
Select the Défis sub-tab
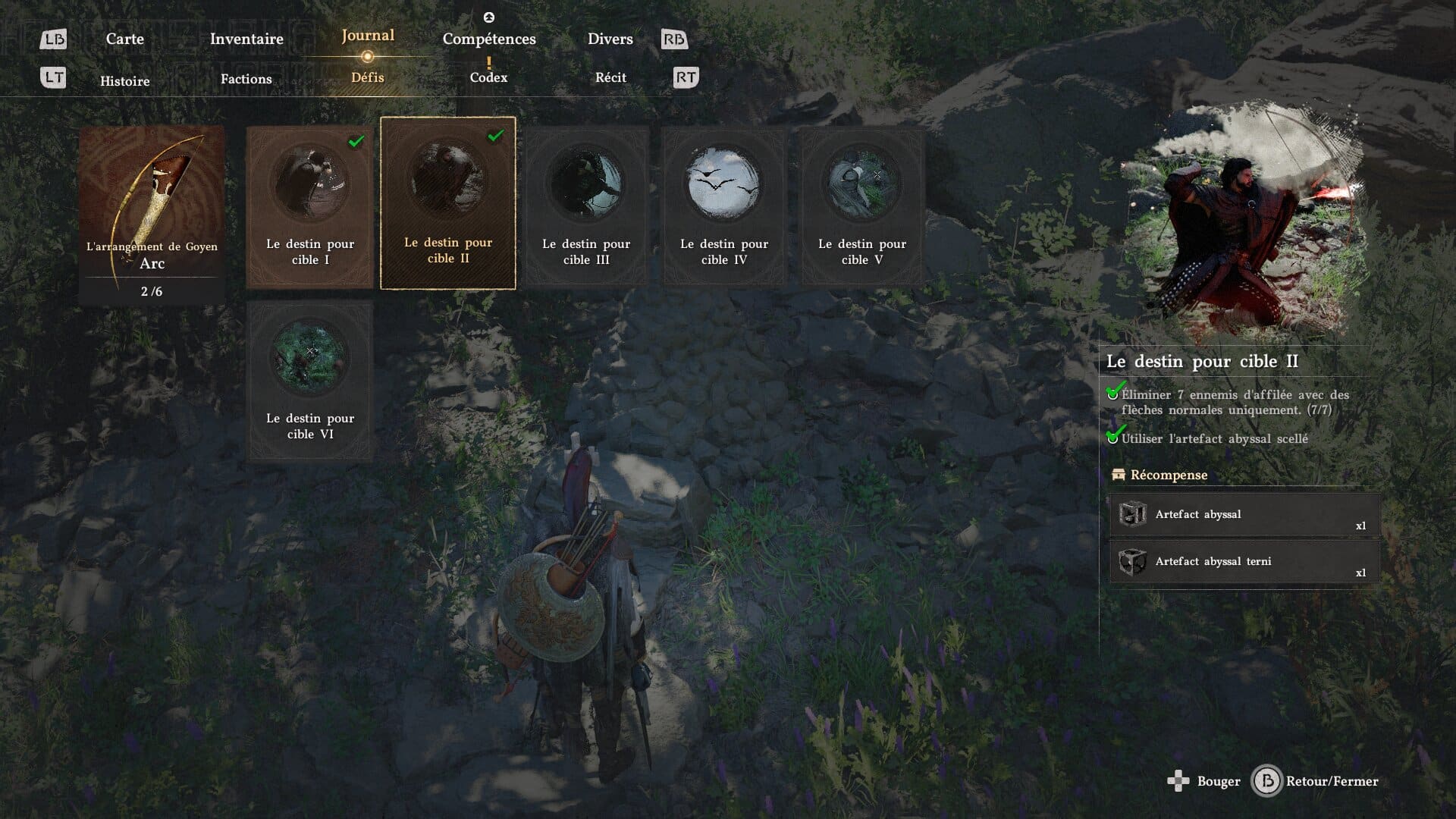tap(368, 77)
